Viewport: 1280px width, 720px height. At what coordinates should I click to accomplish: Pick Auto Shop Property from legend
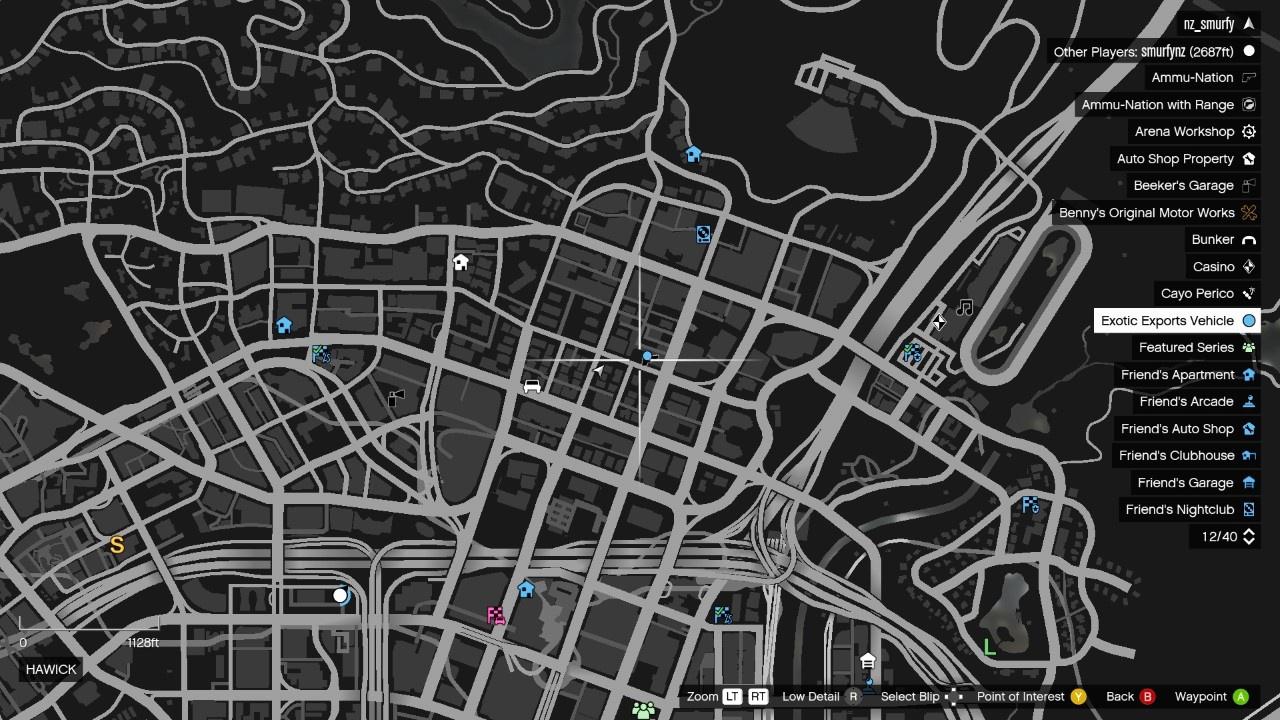tap(1175, 159)
